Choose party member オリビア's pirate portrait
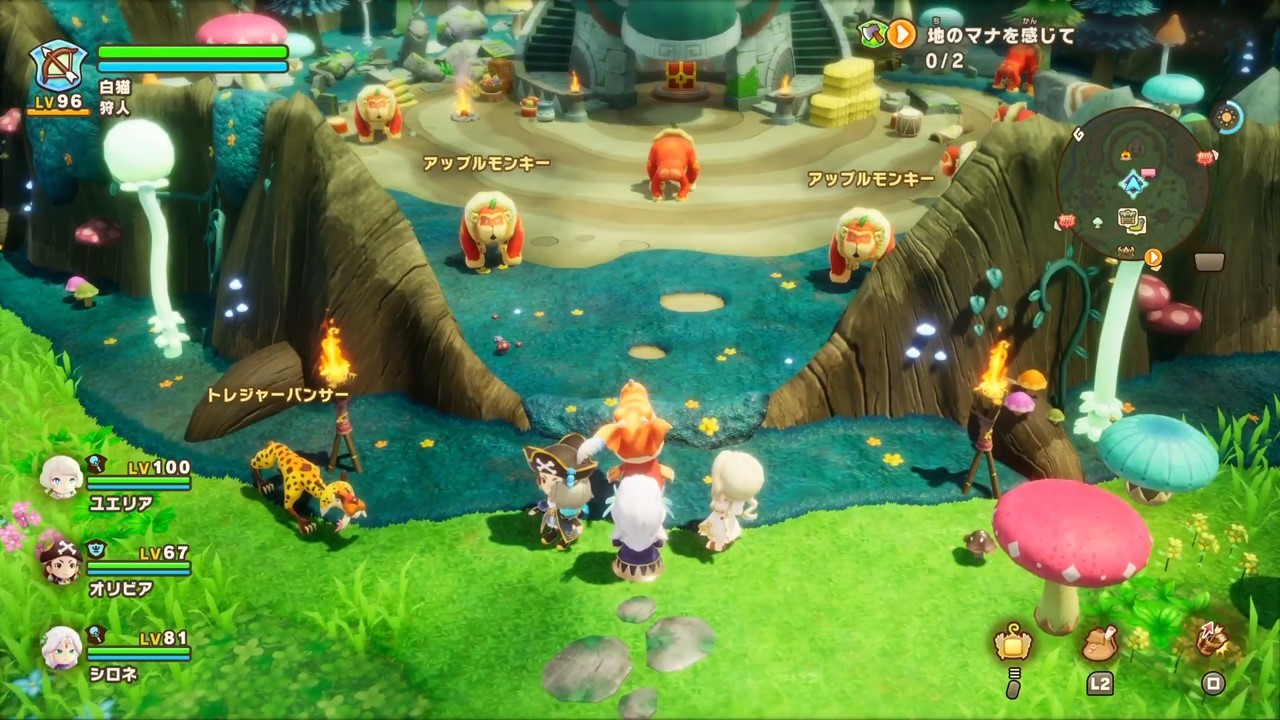 click(61, 563)
